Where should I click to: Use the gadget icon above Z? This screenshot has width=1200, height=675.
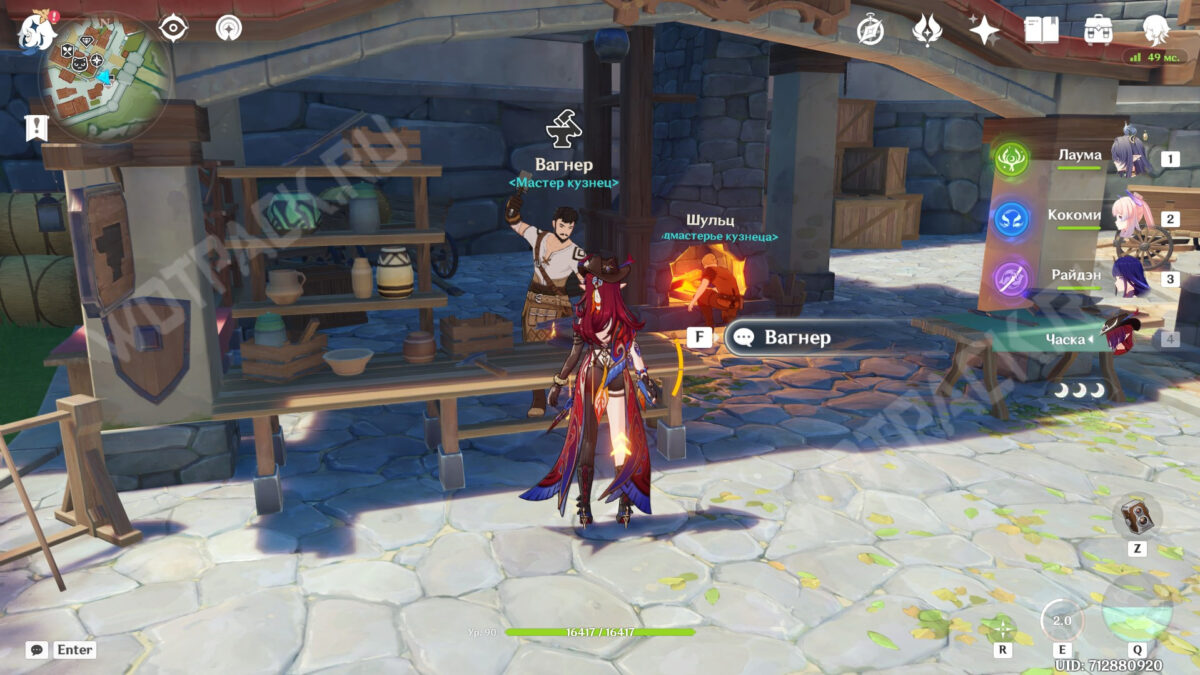point(1137,517)
